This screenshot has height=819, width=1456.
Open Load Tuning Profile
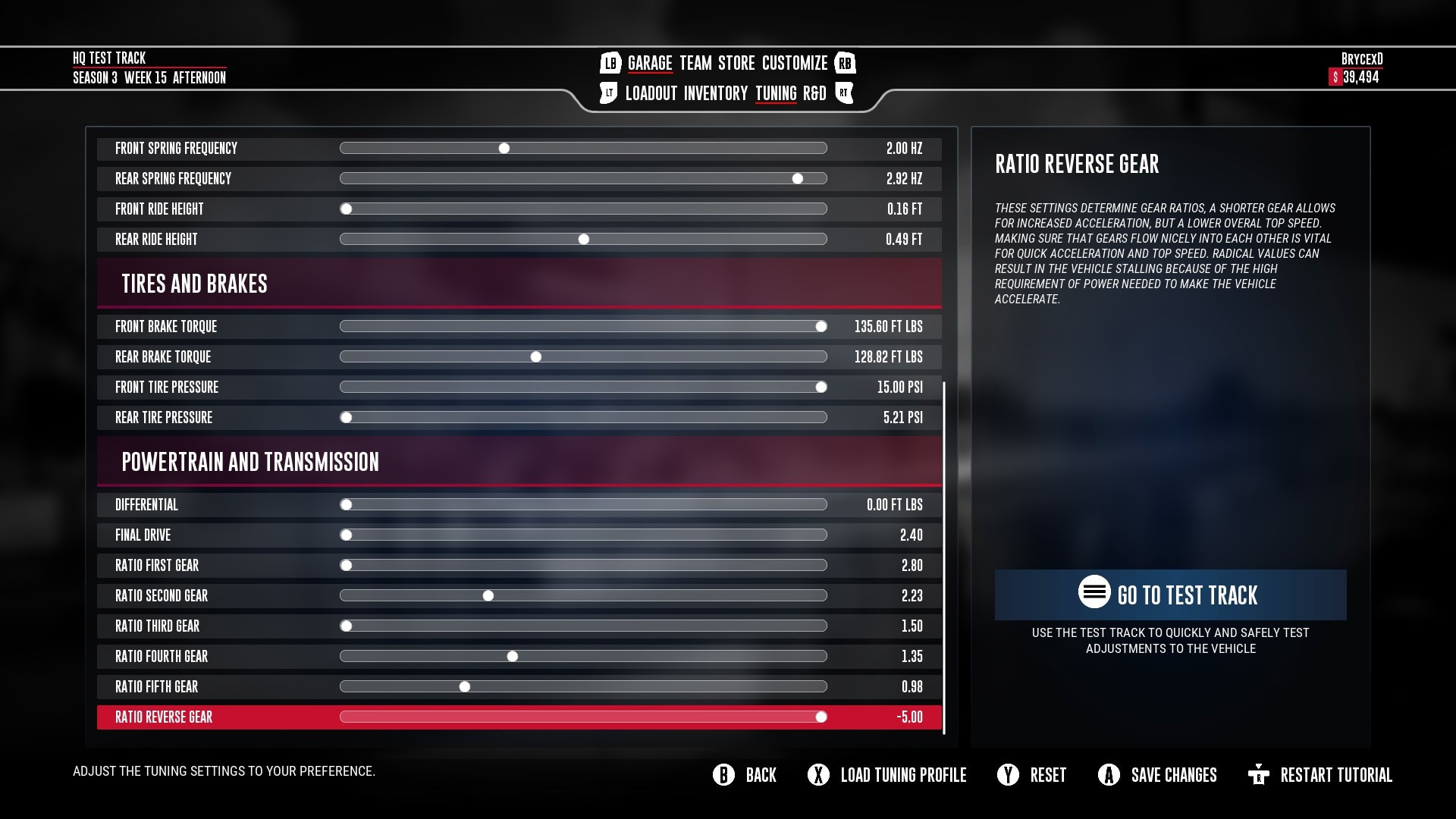click(x=887, y=775)
